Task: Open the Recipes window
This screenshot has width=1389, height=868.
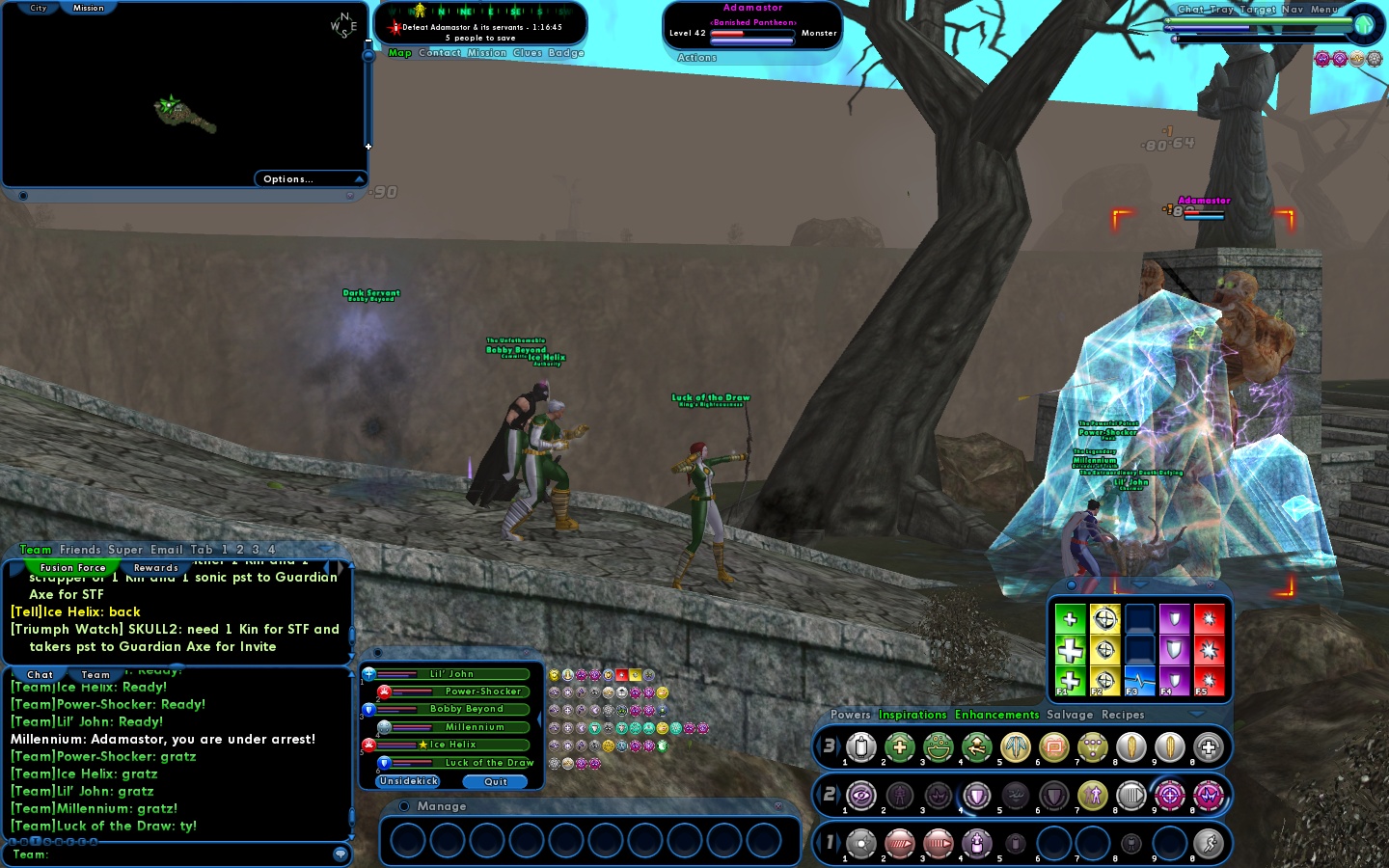Action: click(1123, 715)
